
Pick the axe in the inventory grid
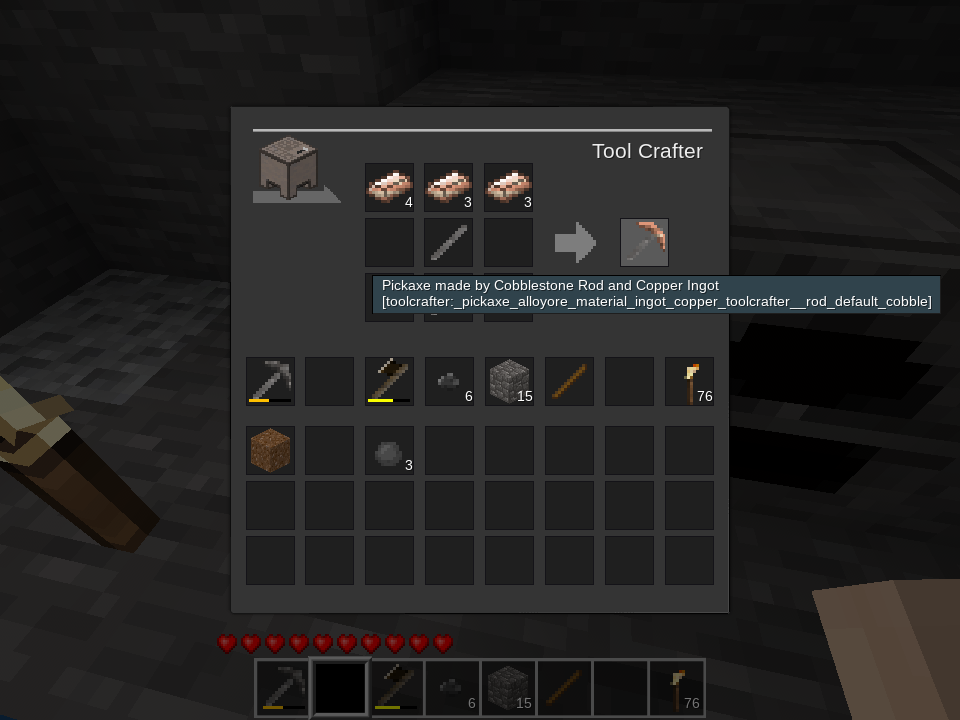[389, 381]
